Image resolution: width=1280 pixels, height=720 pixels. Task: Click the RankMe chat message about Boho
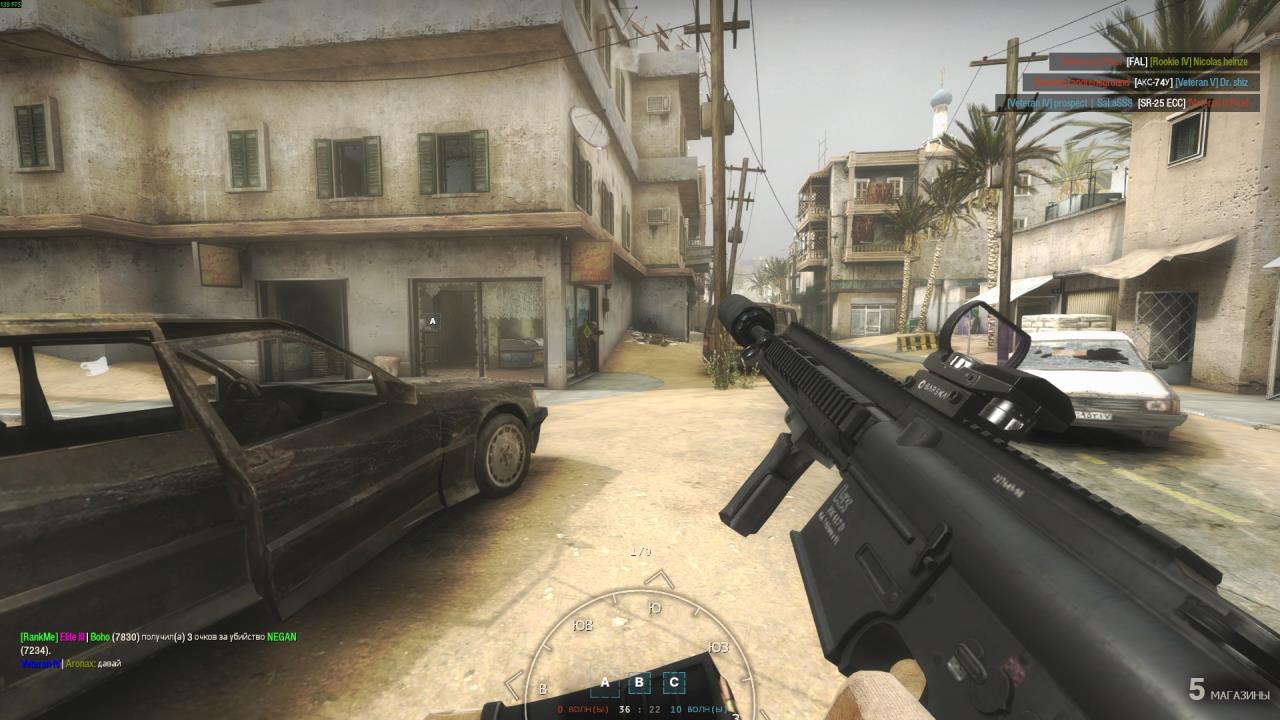(158, 643)
